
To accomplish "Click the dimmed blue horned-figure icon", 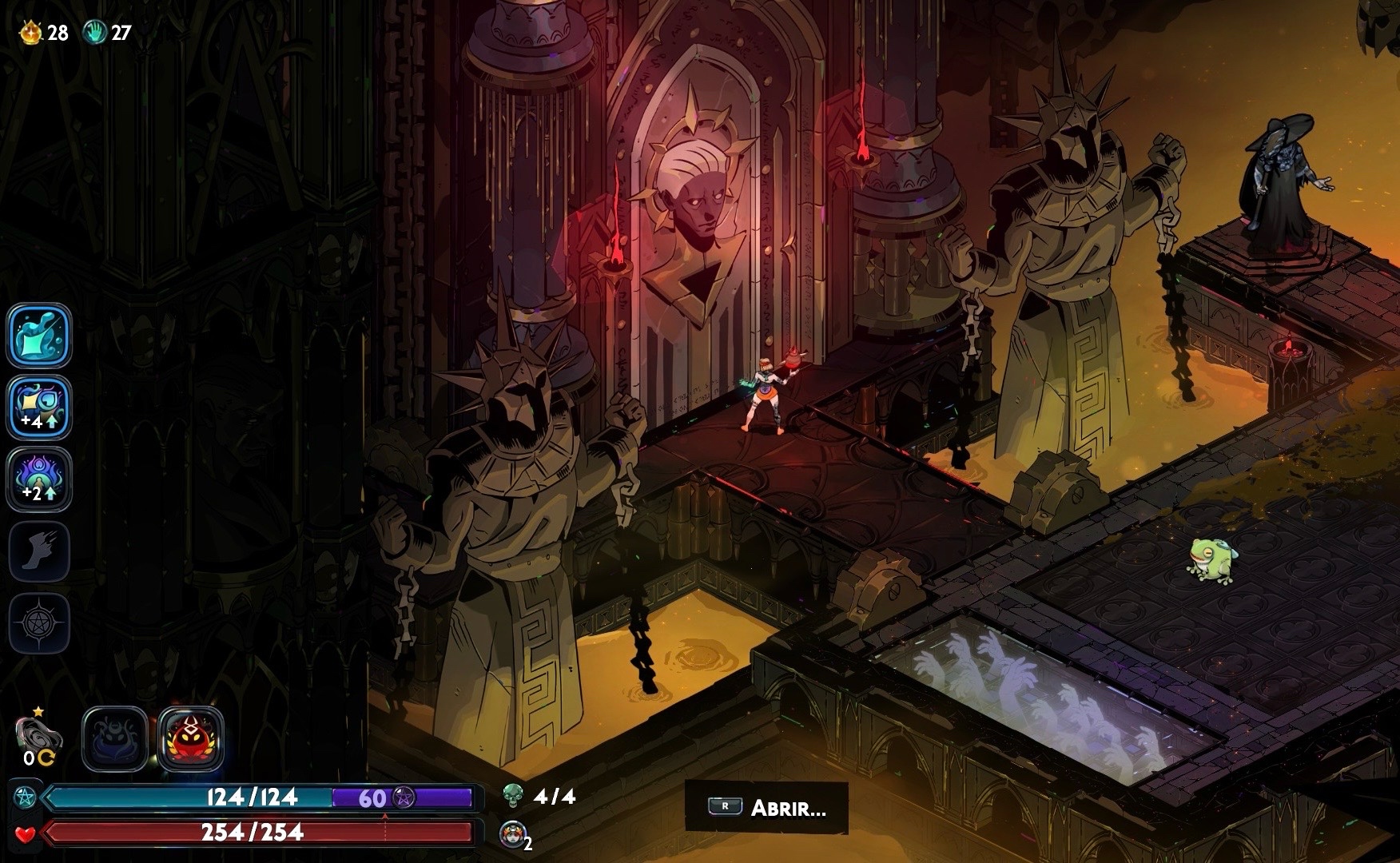I will coord(115,739).
